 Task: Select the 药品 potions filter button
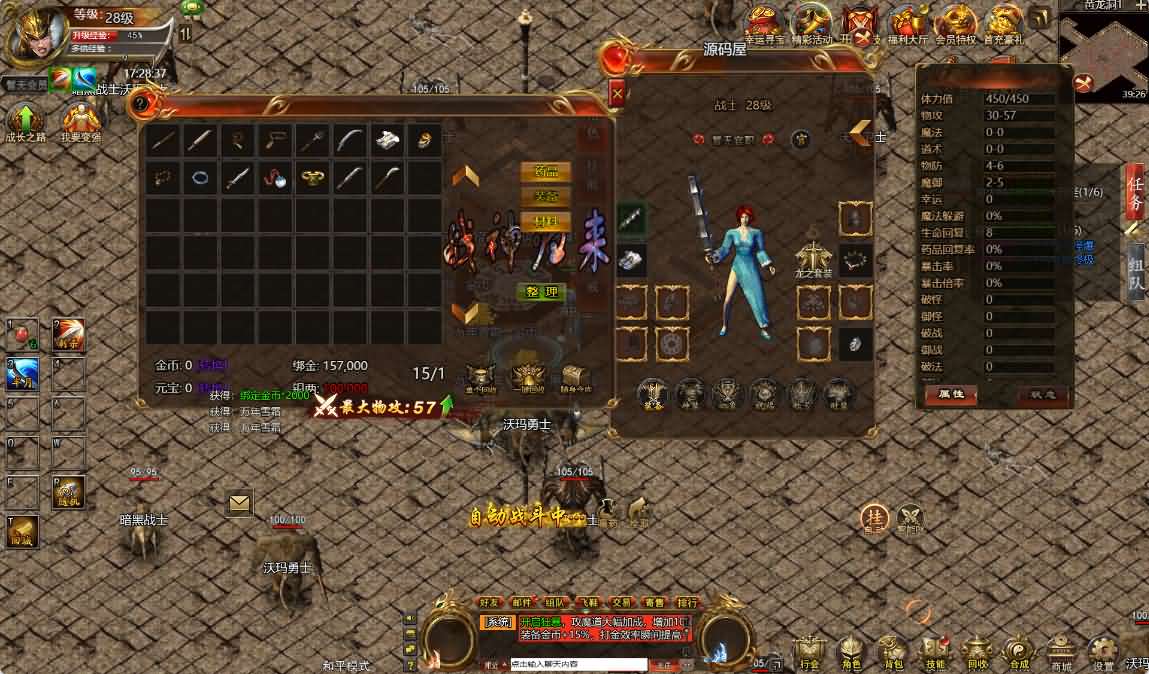(x=545, y=172)
